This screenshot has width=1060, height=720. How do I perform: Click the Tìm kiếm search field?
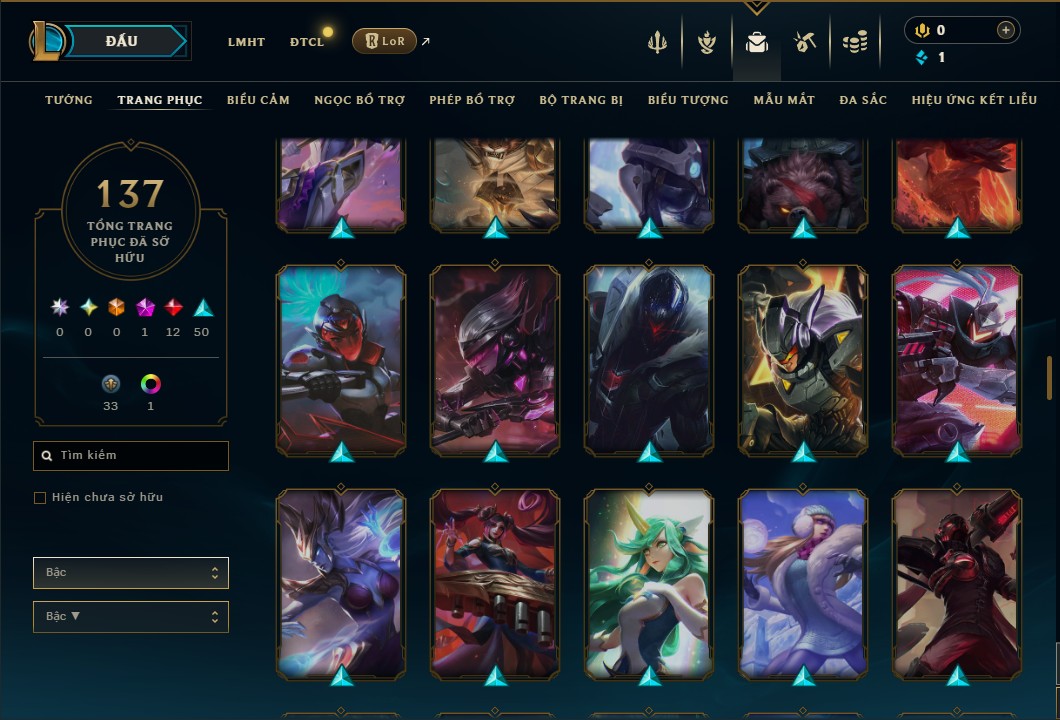pyautogui.click(x=131, y=456)
